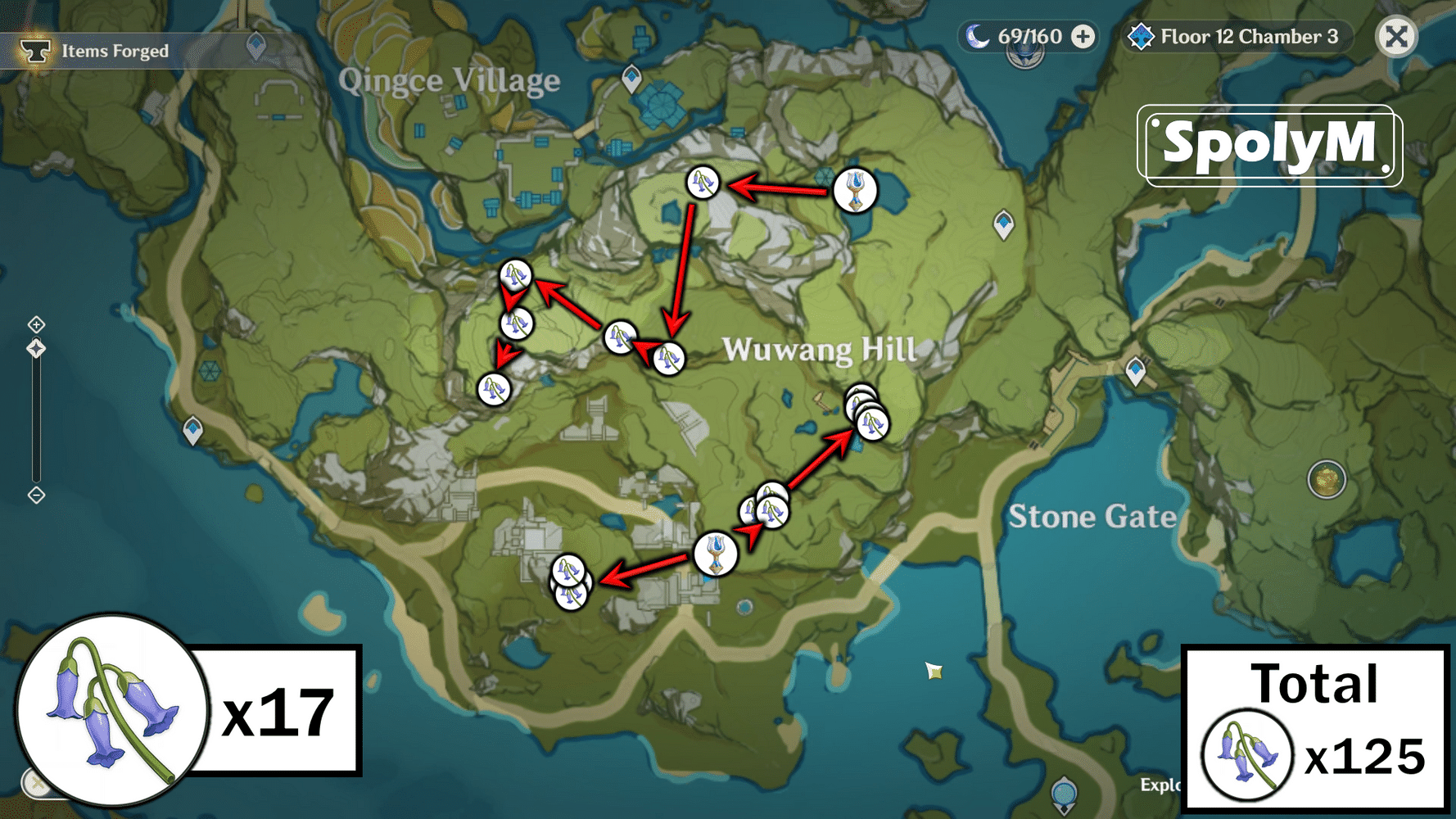
Task: Click the goblet marker in the southern ruins
Action: 717,554
